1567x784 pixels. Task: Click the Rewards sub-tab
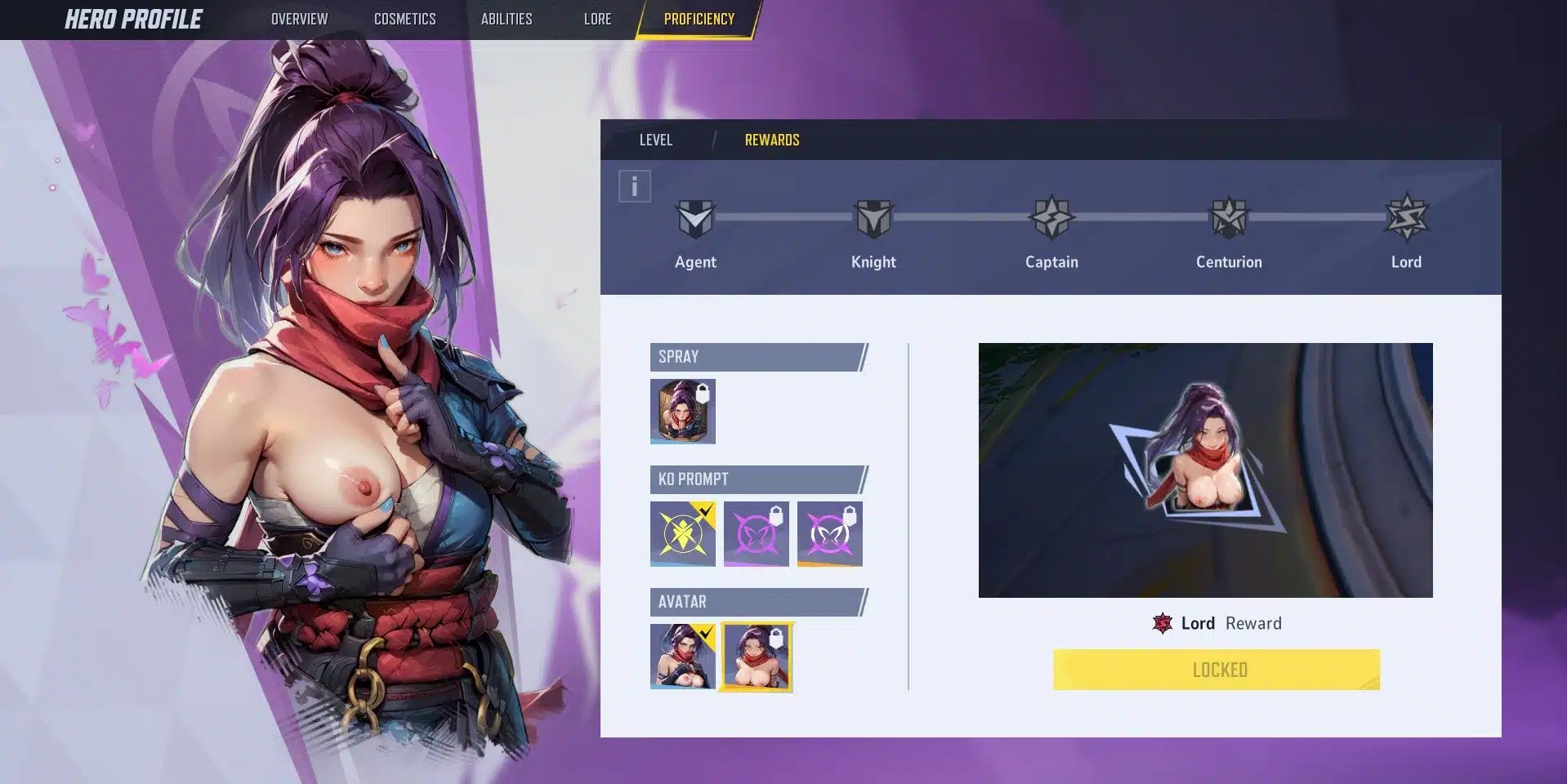[x=771, y=140]
